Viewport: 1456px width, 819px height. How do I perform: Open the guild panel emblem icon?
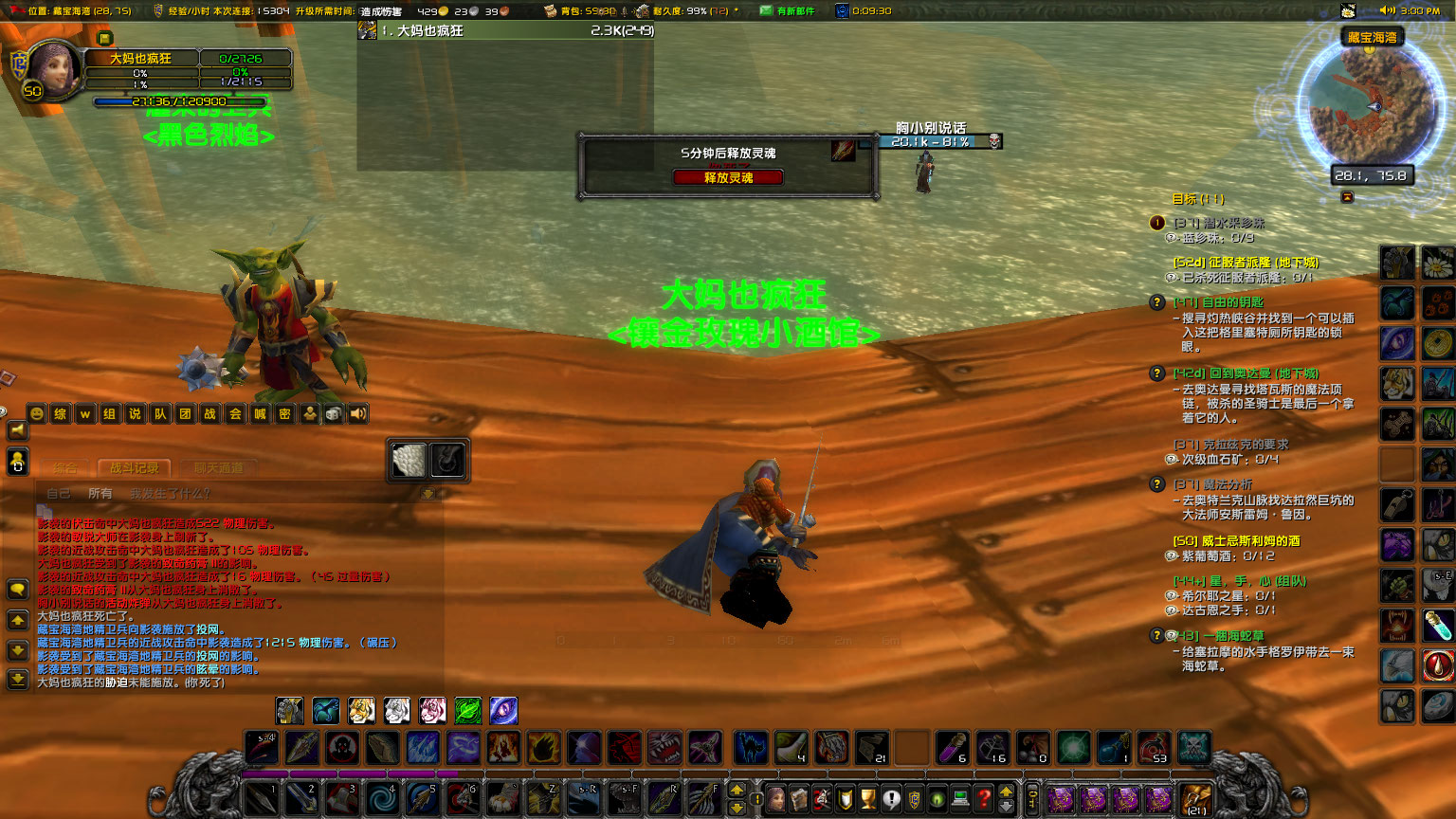[x=913, y=799]
